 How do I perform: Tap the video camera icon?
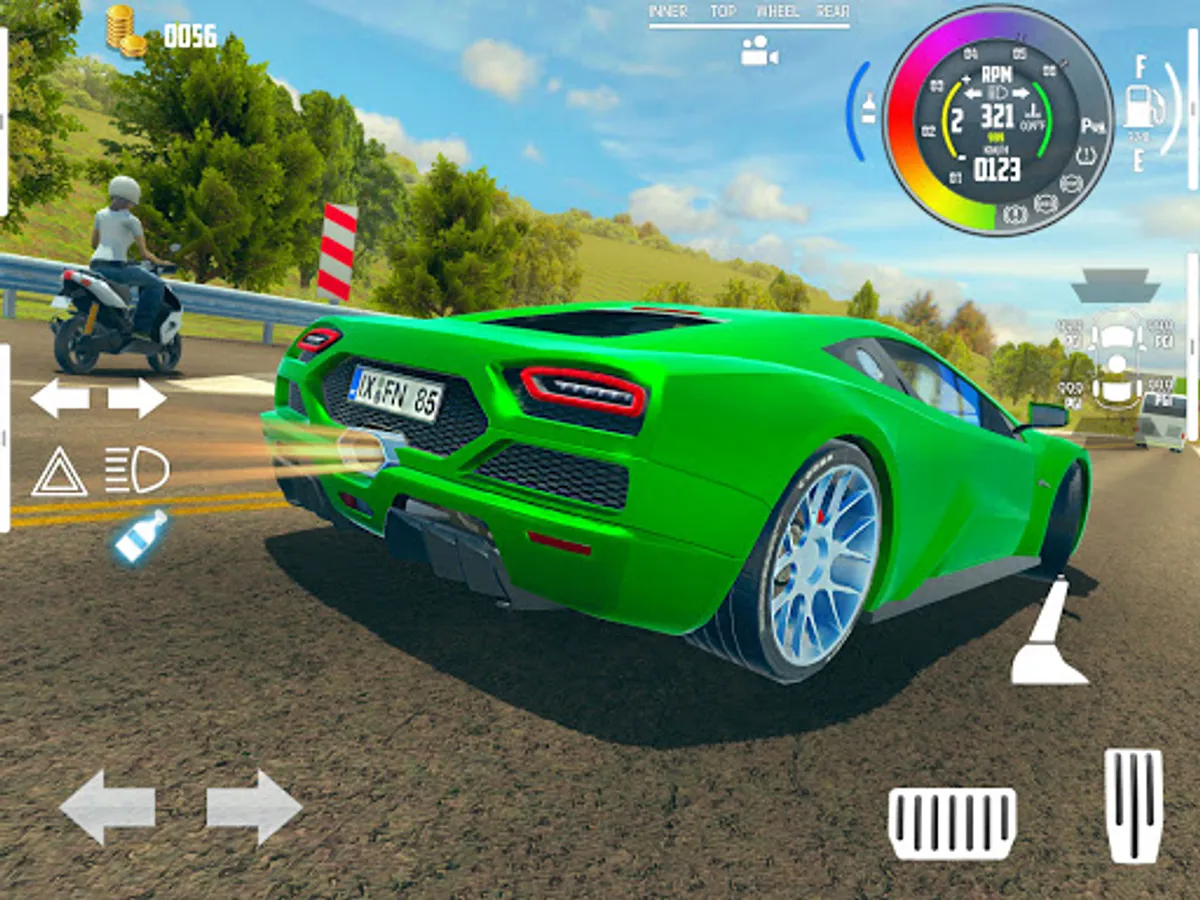[759, 51]
